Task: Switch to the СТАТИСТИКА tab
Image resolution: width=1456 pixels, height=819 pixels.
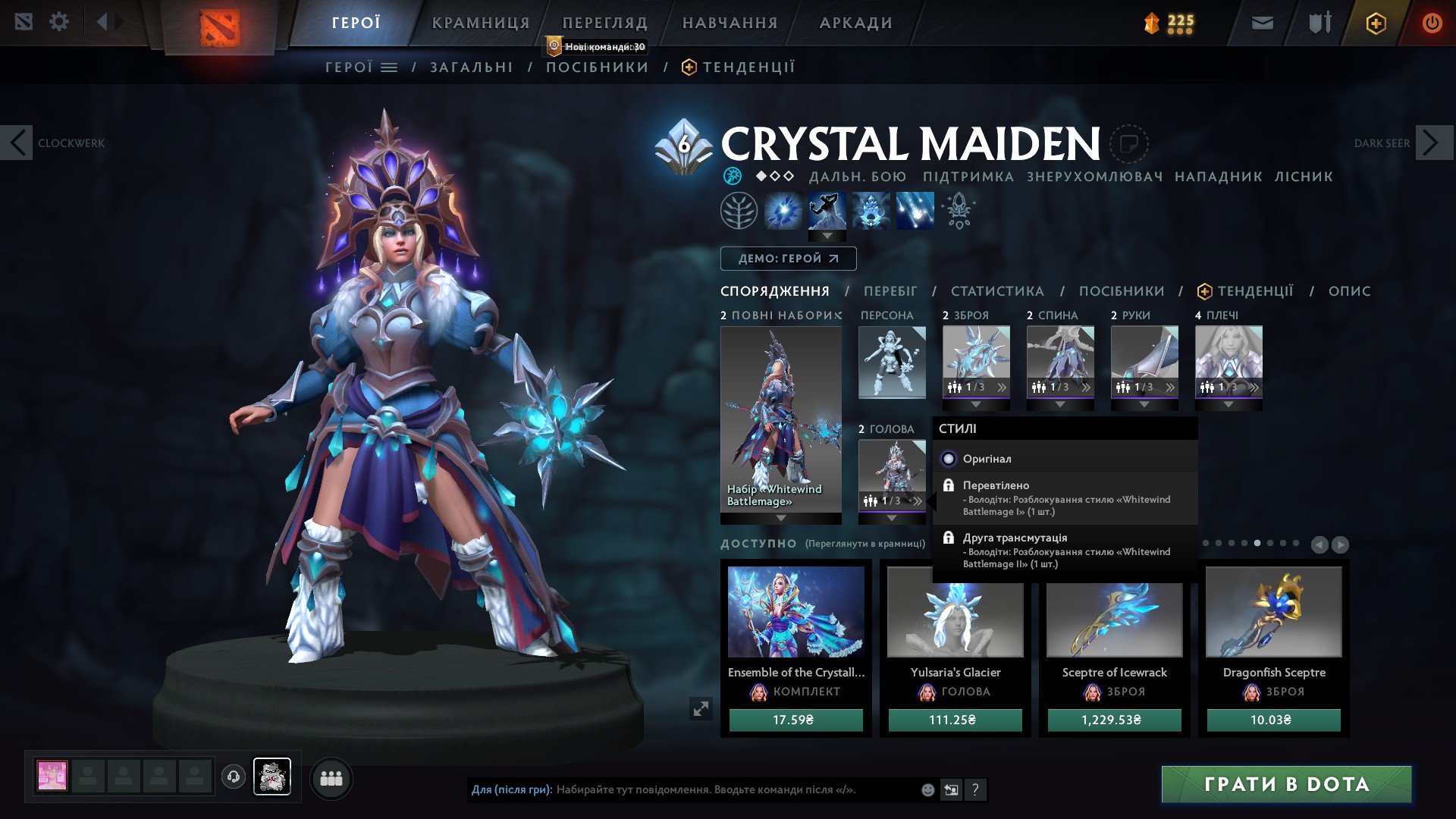Action: (996, 290)
